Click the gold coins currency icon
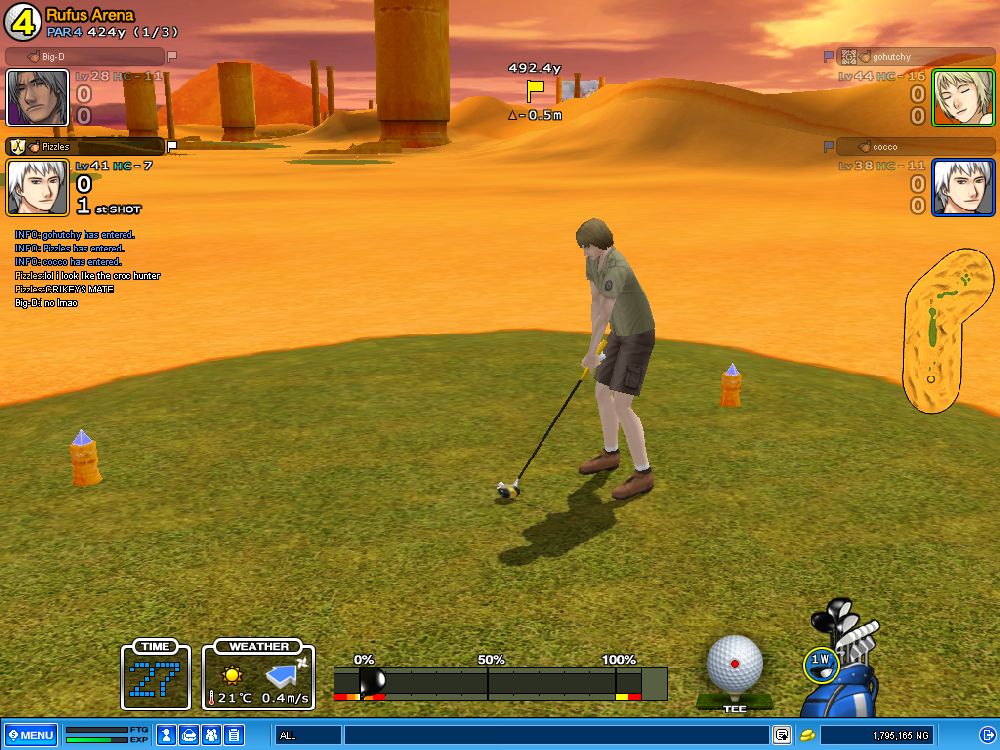The height and width of the screenshot is (750, 1000). (806, 735)
